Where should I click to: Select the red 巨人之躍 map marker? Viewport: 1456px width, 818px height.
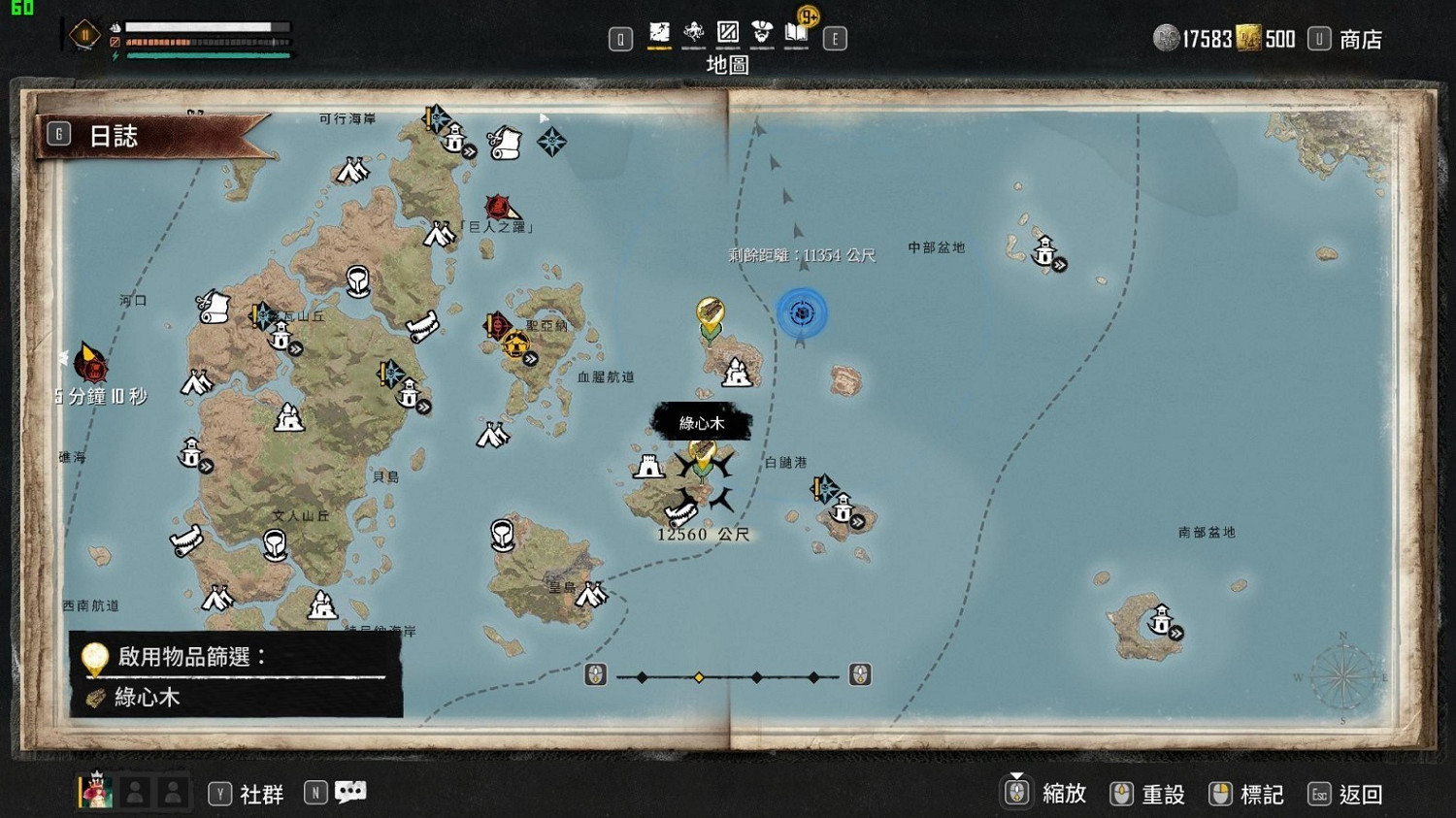pos(499,207)
